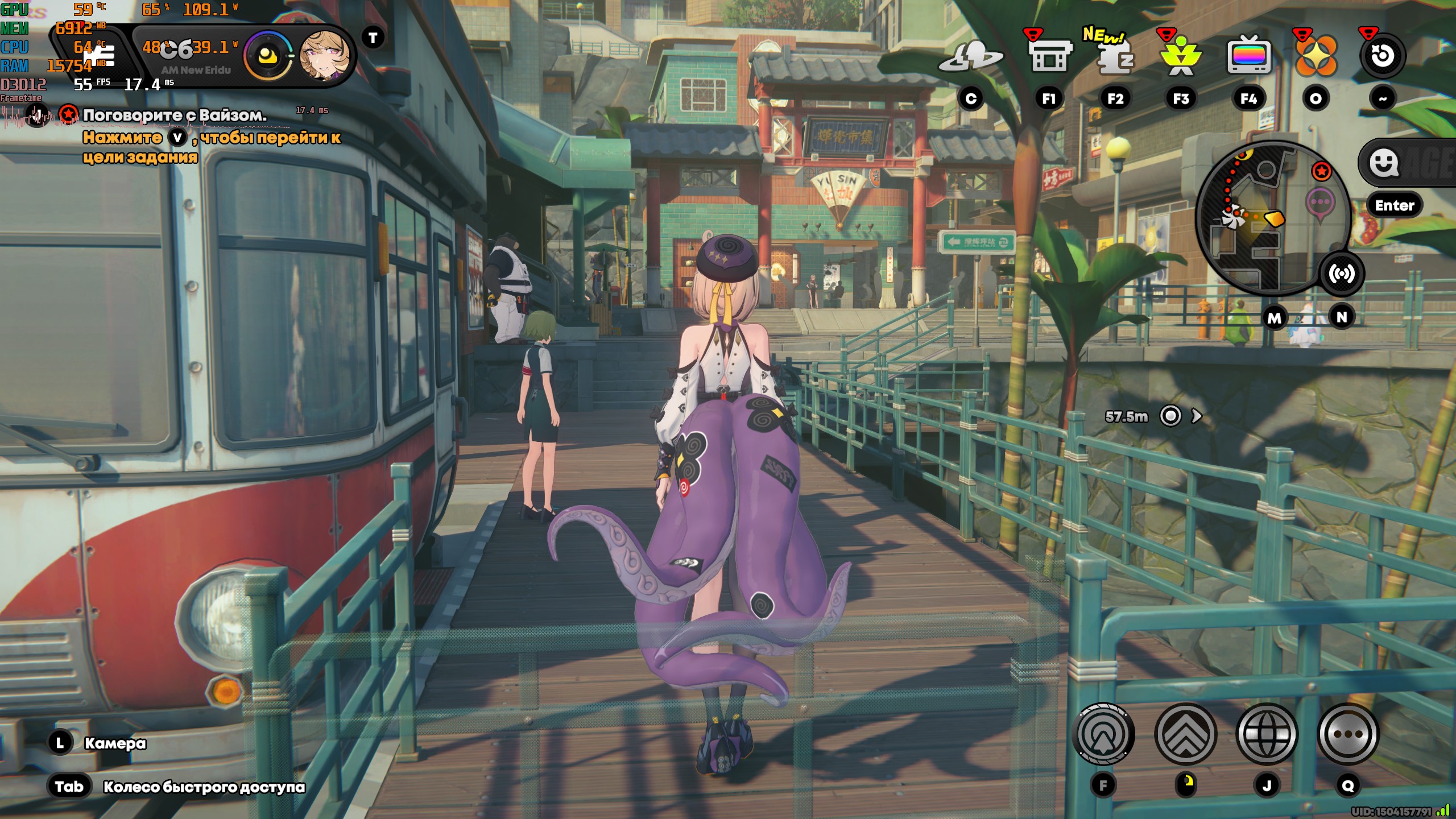Click the red star quest marker on minimap

(x=1322, y=171)
